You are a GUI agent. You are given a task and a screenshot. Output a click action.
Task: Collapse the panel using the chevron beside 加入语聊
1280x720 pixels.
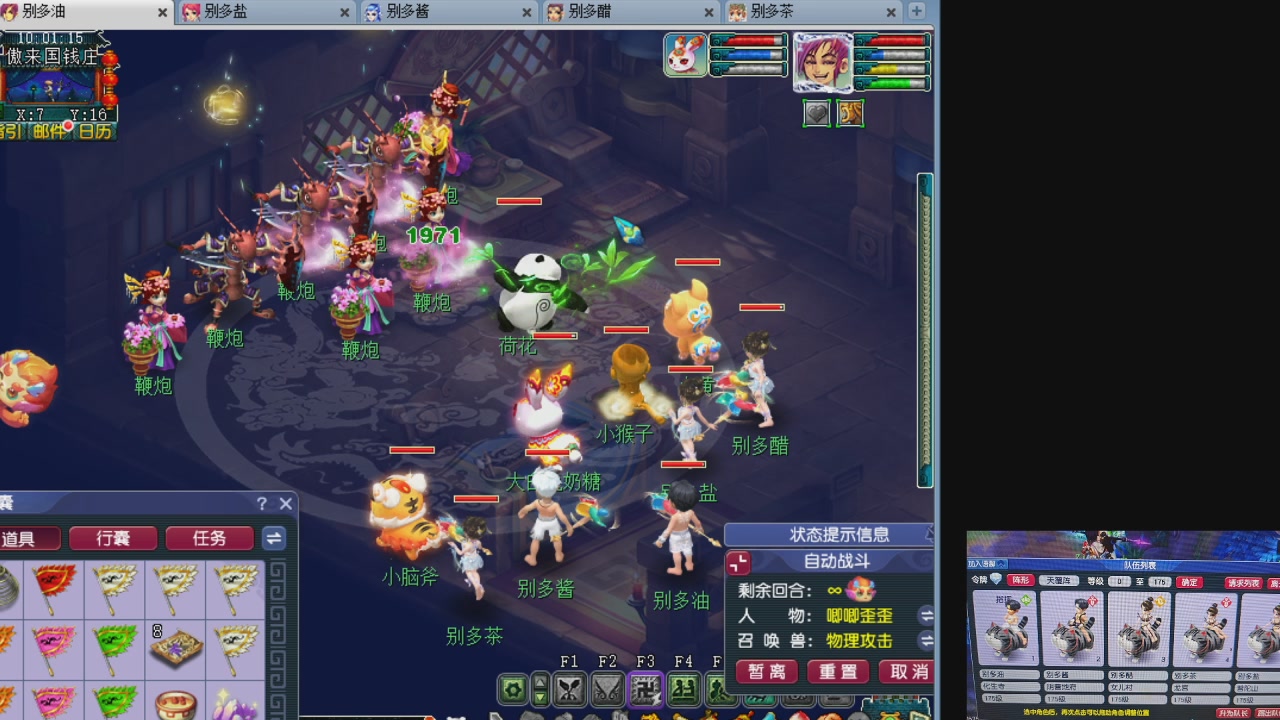pos(1001,564)
